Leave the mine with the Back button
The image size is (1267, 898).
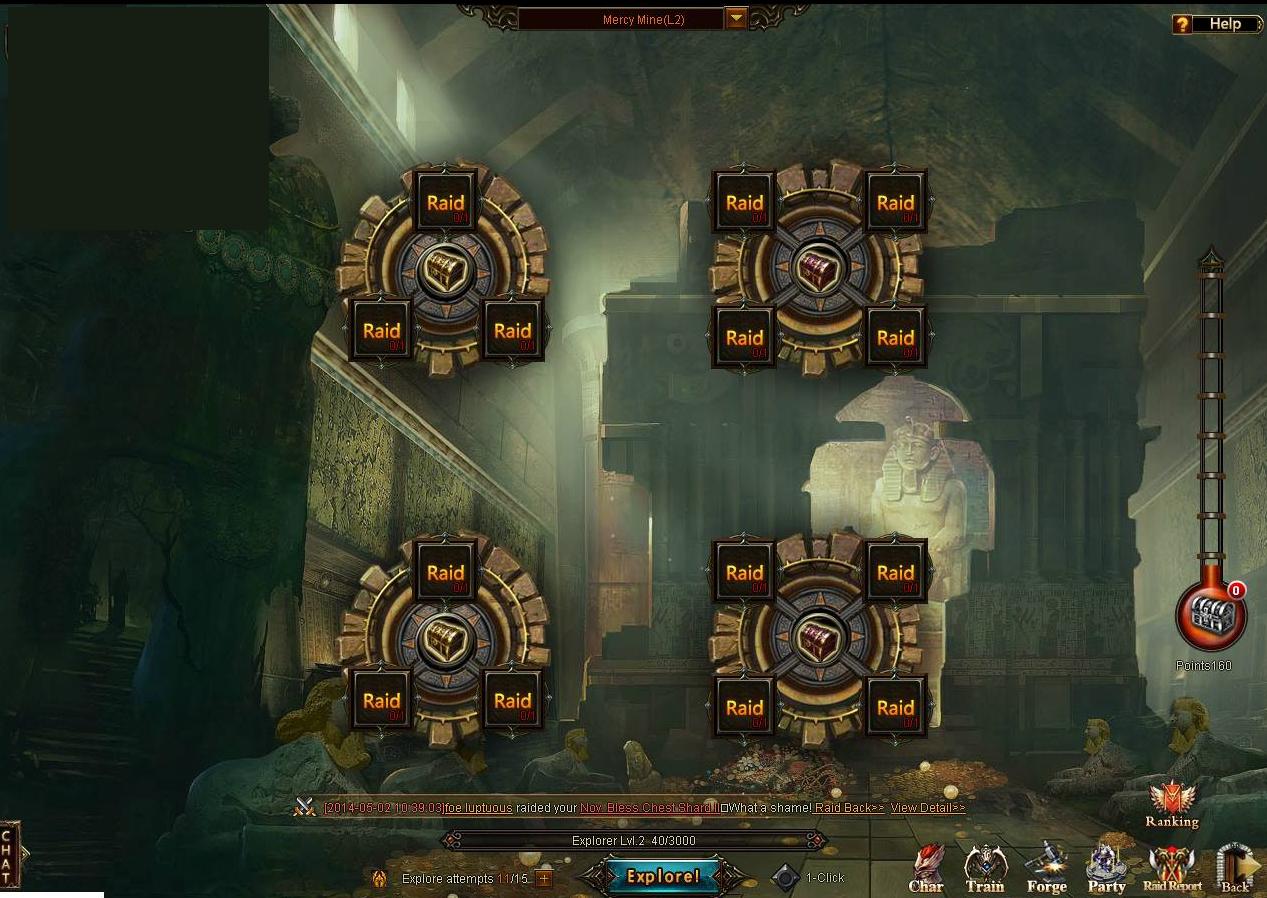[x=1236, y=868]
